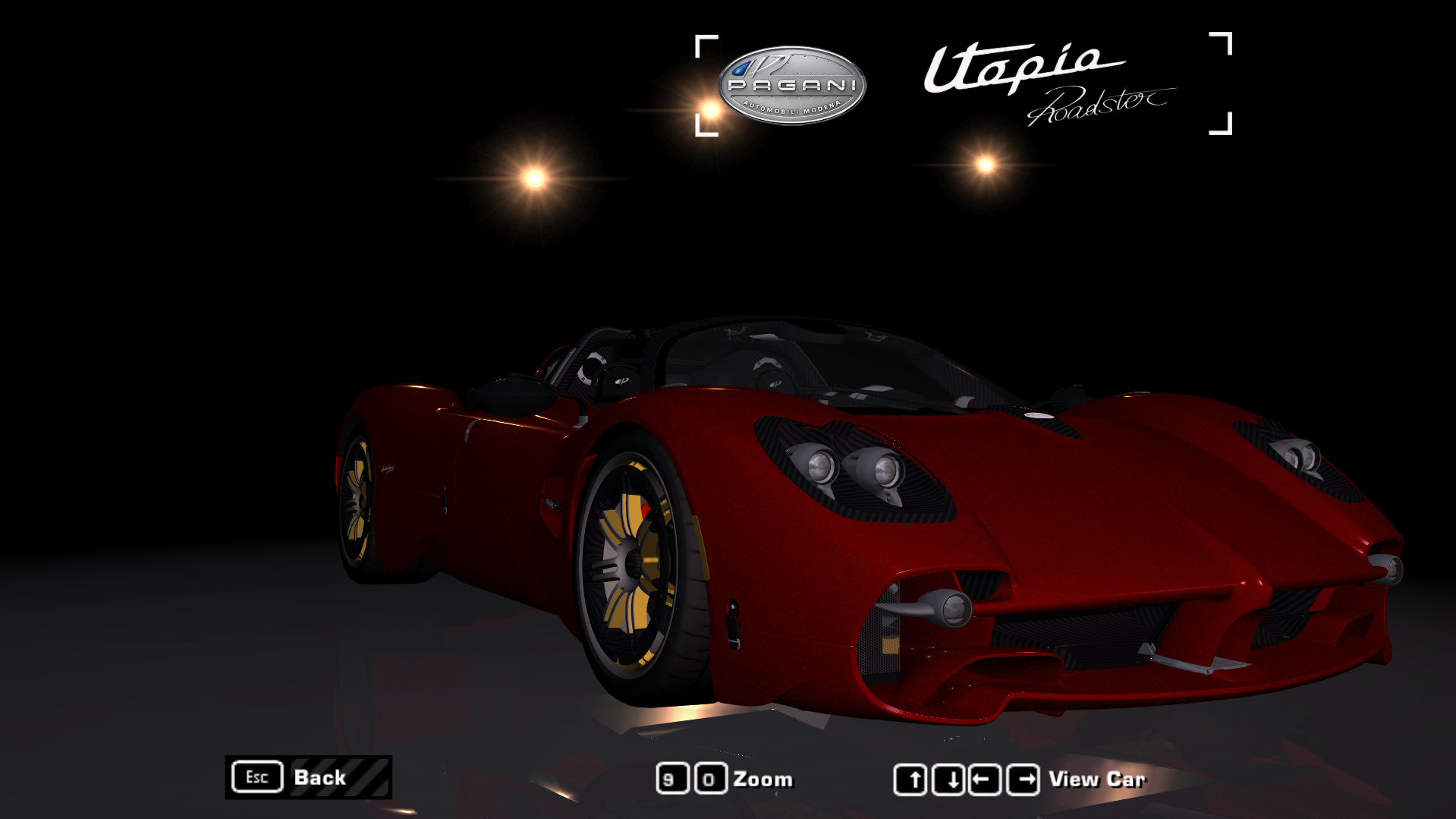1456x819 pixels.
Task: Go back using the Back button
Action: pos(308,777)
